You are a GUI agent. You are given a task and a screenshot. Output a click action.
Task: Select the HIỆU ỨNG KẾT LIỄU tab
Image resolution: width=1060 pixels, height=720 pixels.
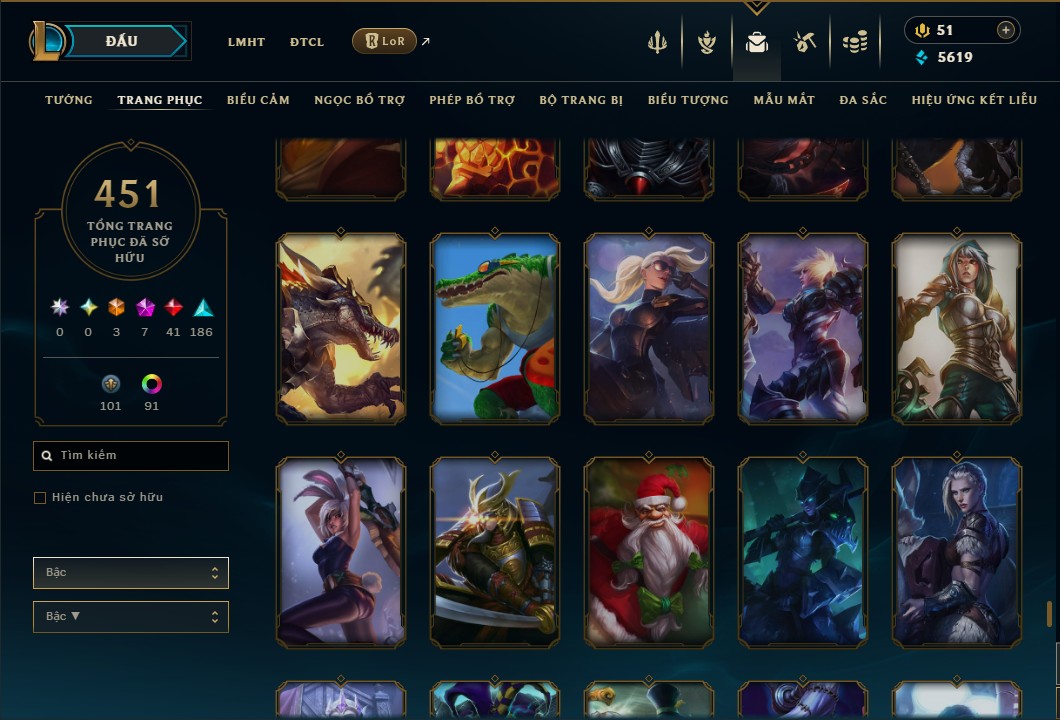[x=974, y=100]
